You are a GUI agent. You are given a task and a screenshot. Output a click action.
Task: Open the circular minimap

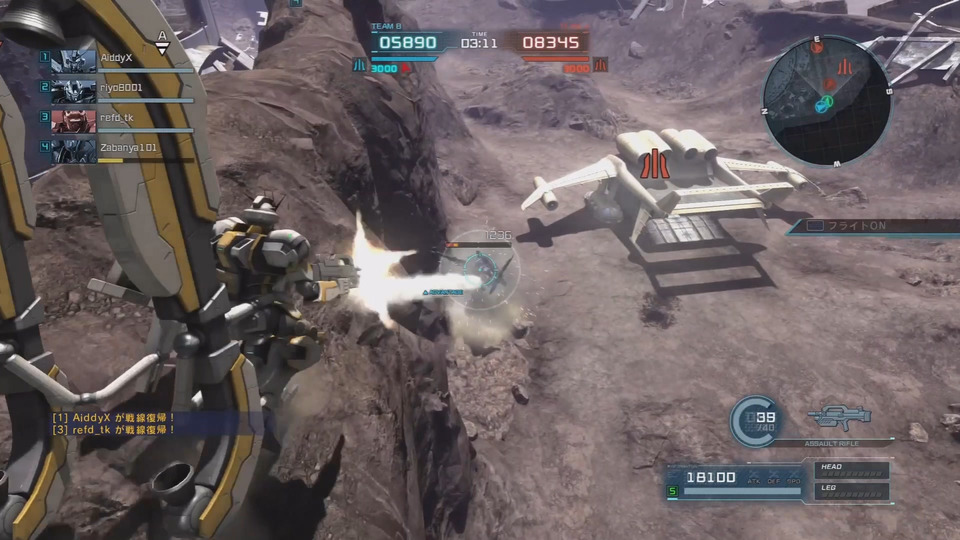tap(826, 102)
